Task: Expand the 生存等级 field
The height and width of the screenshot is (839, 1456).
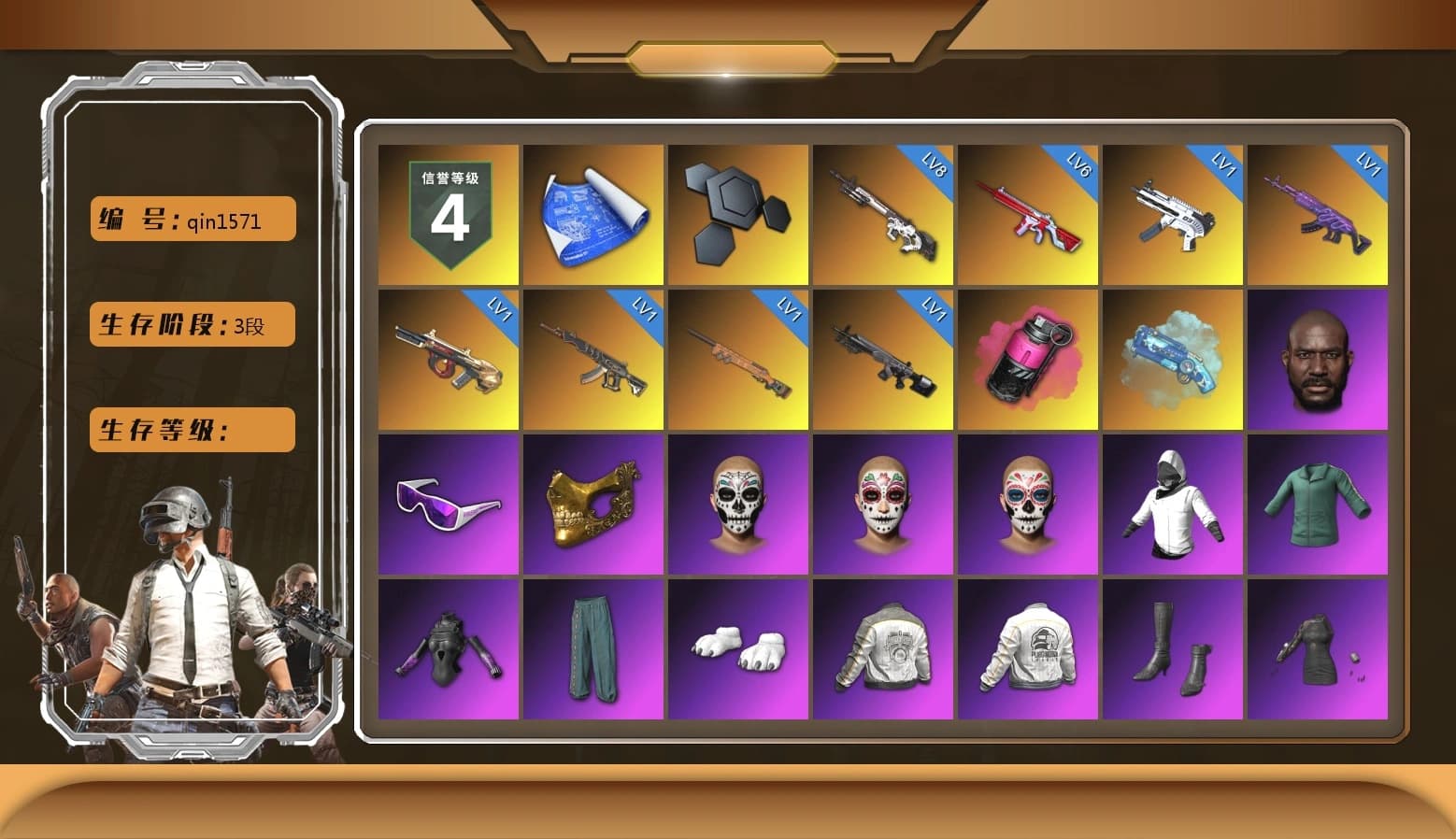Action: pyautogui.click(x=191, y=430)
